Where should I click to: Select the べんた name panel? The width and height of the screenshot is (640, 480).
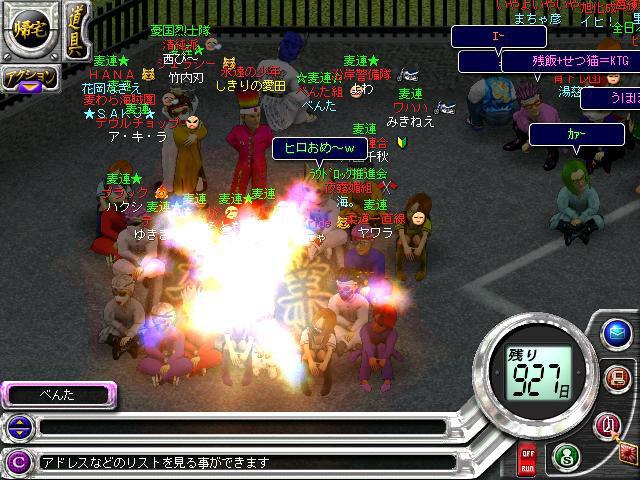[57, 395]
